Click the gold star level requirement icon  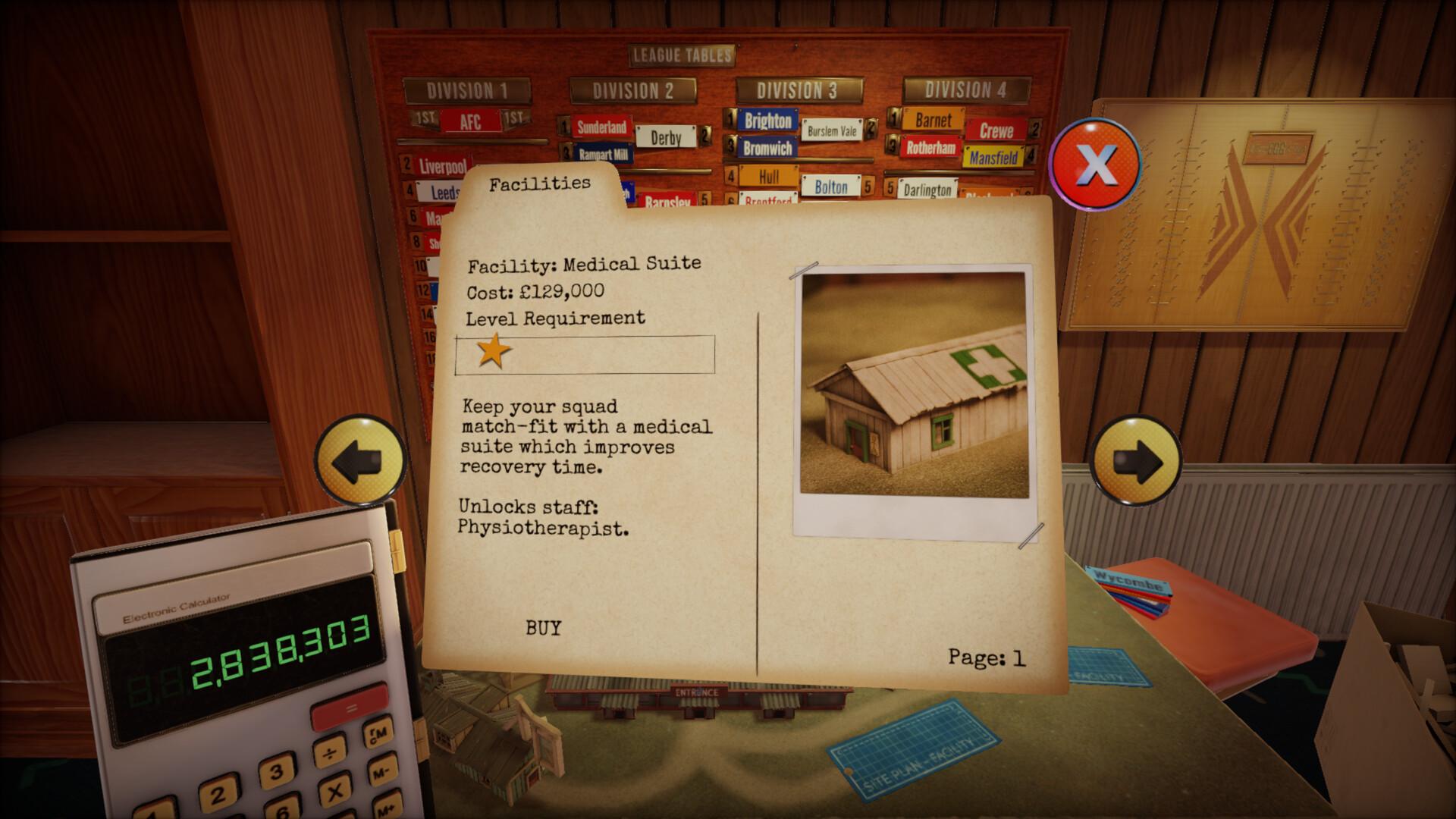pos(493,351)
